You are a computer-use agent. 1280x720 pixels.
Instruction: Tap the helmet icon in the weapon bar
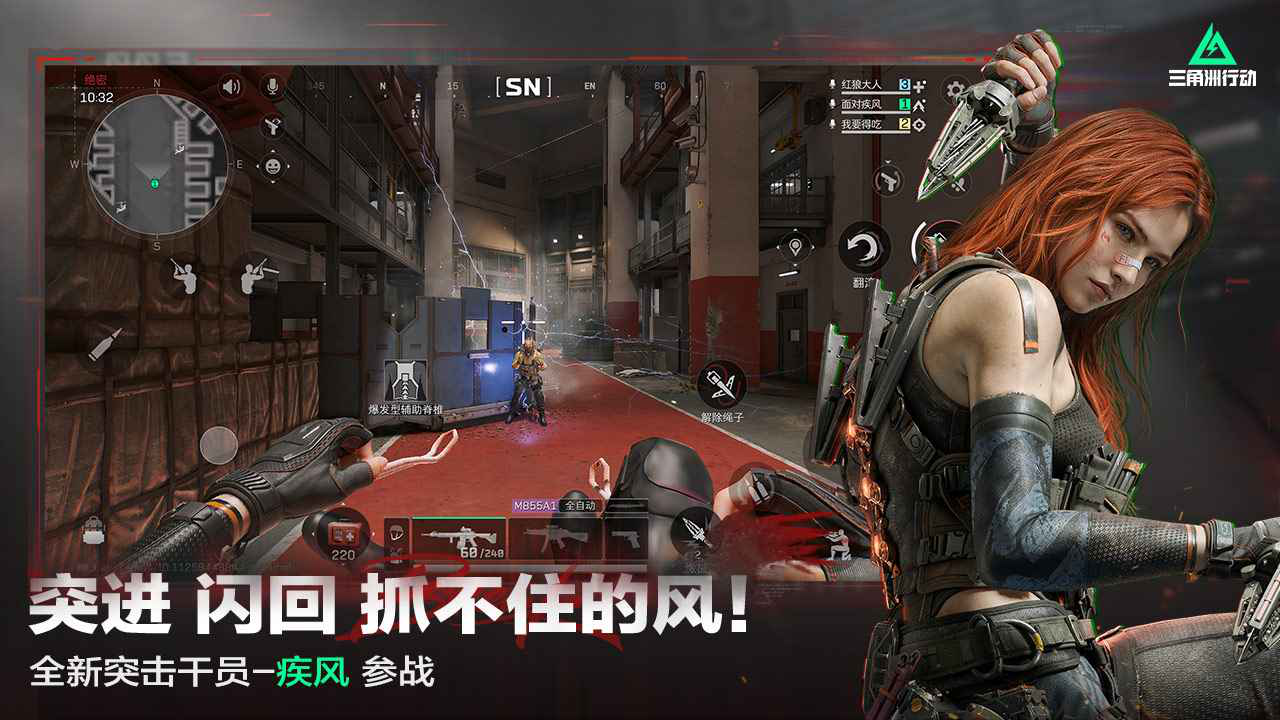click(395, 534)
